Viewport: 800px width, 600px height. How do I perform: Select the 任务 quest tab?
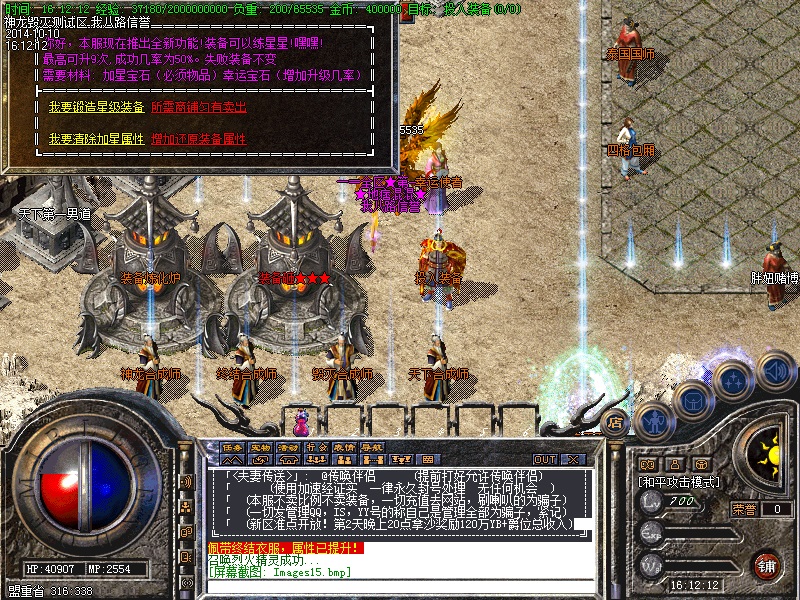click(x=232, y=447)
